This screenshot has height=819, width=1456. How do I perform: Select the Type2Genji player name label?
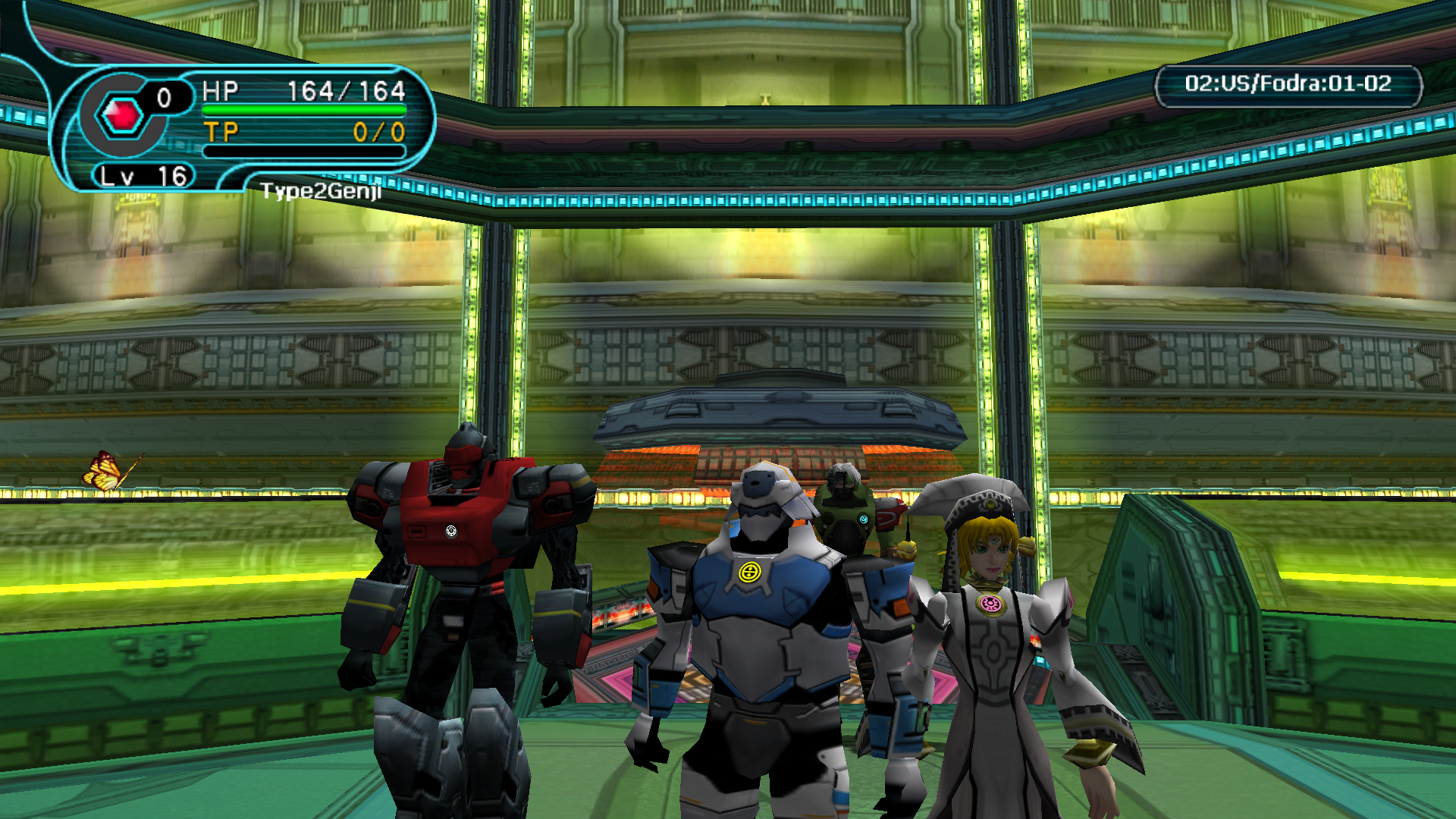click(x=321, y=191)
